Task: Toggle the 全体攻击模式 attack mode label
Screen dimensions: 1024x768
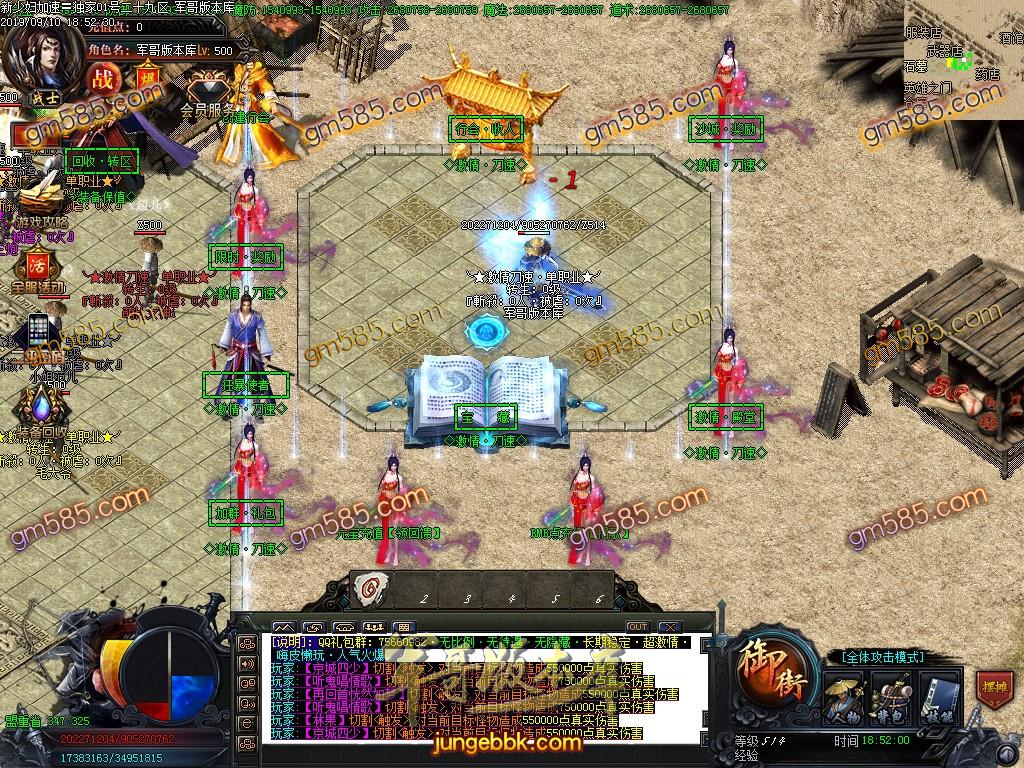Action: point(882,657)
